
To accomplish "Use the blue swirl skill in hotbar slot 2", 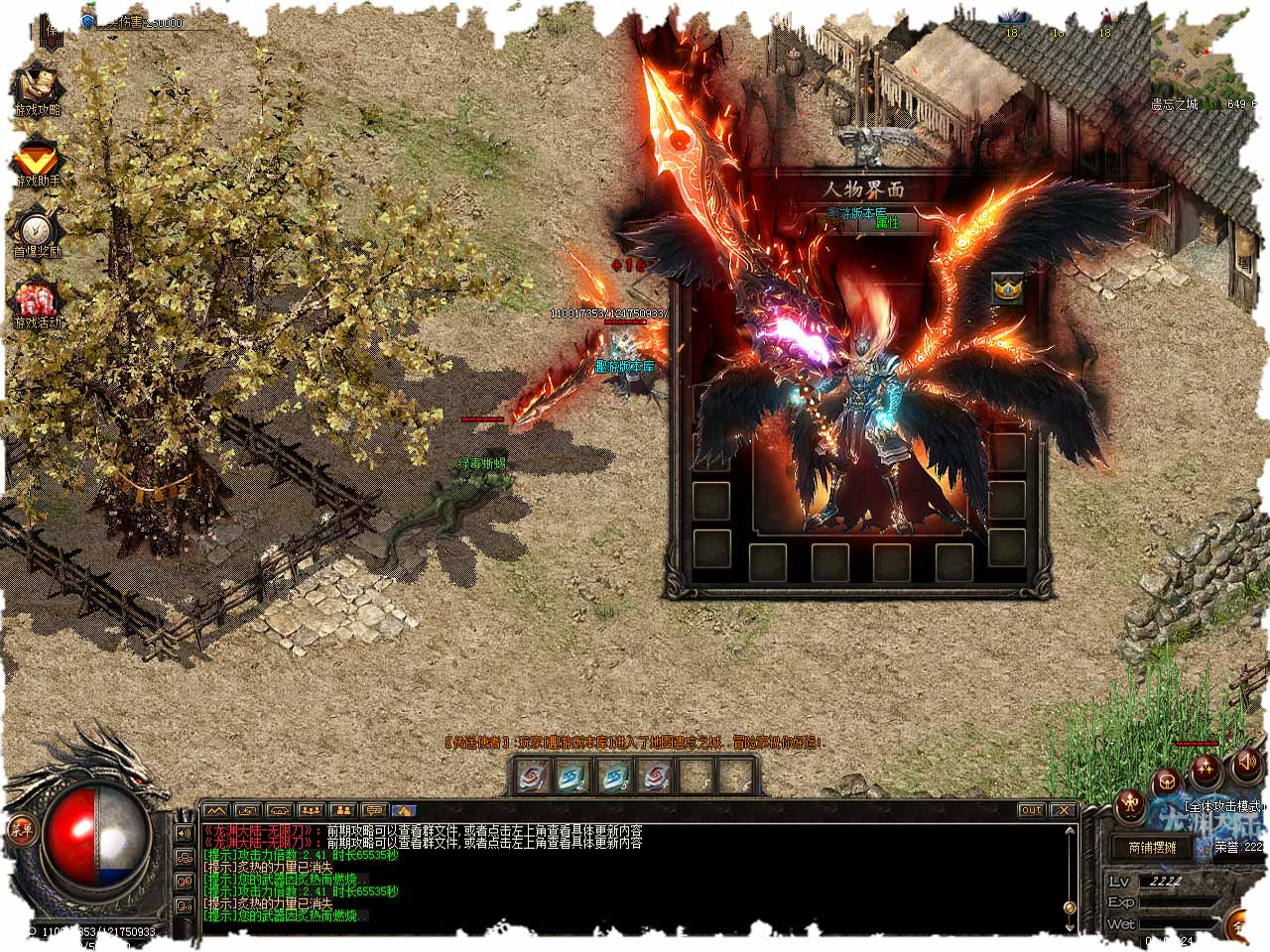I will tap(573, 776).
